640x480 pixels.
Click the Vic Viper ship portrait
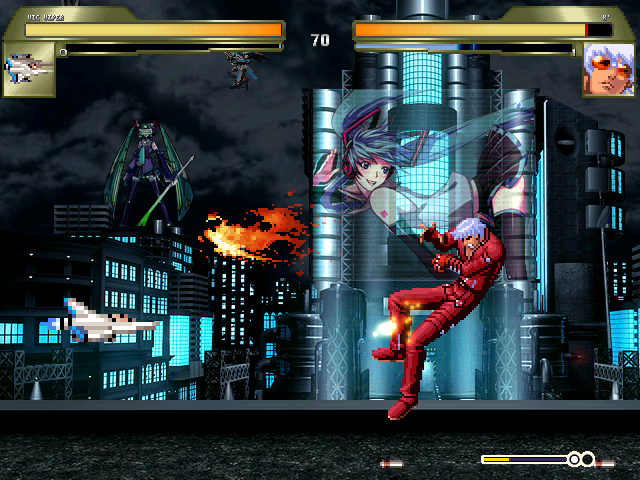coord(28,68)
